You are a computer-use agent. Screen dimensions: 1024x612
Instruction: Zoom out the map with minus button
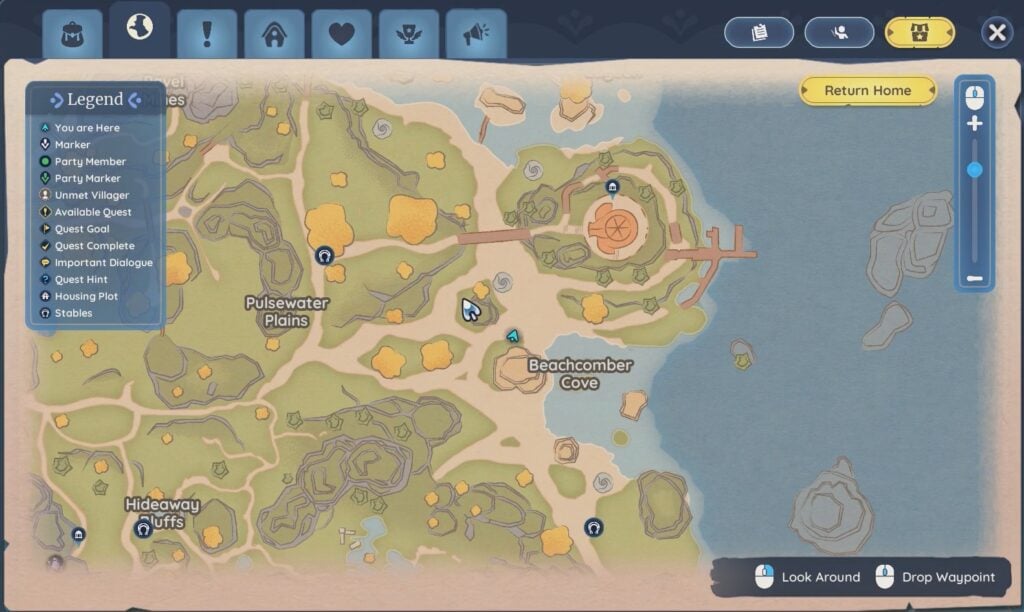[975, 279]
